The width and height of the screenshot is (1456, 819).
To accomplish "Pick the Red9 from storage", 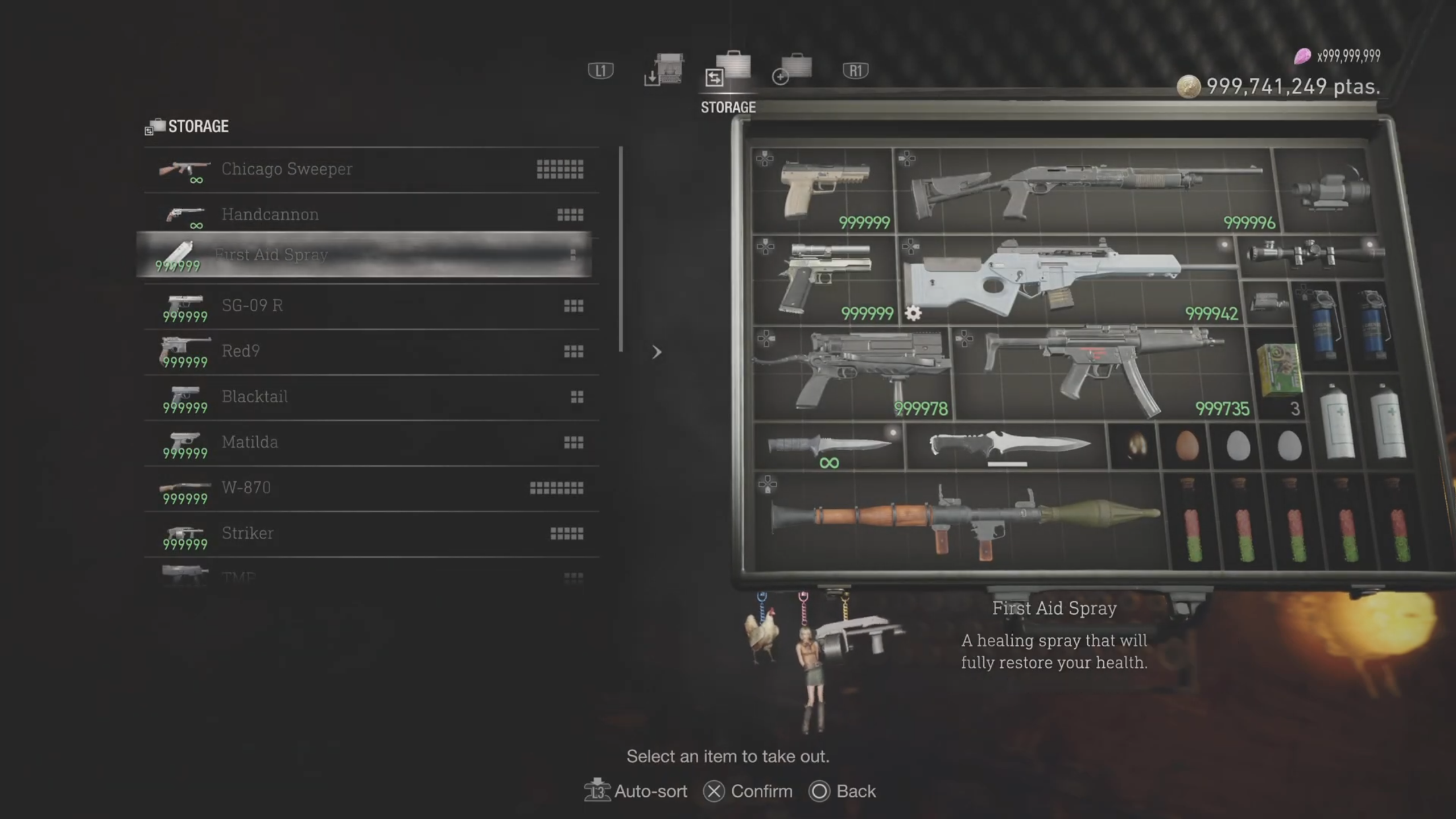I will click(x=371, y=351).
